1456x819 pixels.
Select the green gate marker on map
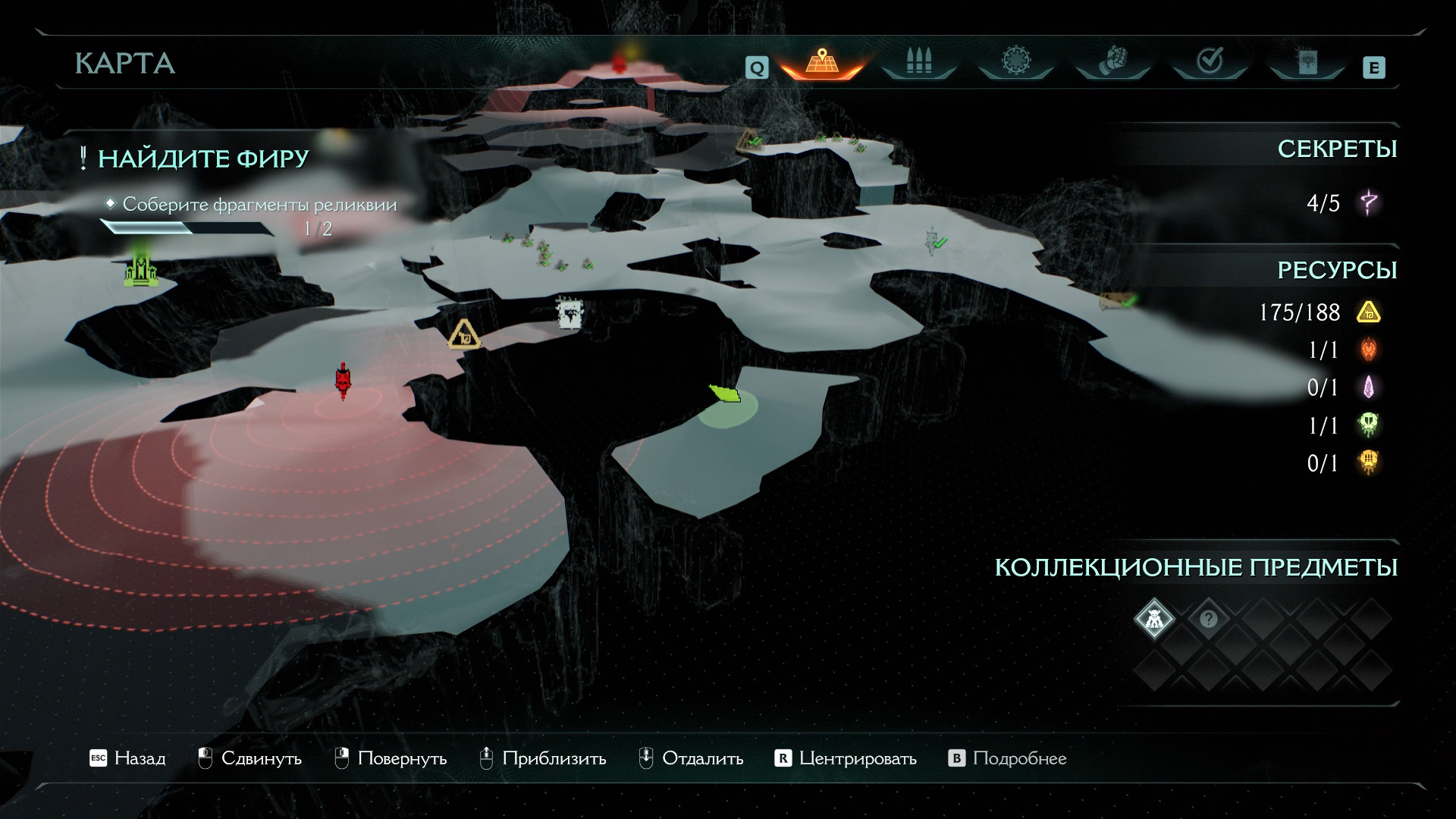(x=140, y=270)
